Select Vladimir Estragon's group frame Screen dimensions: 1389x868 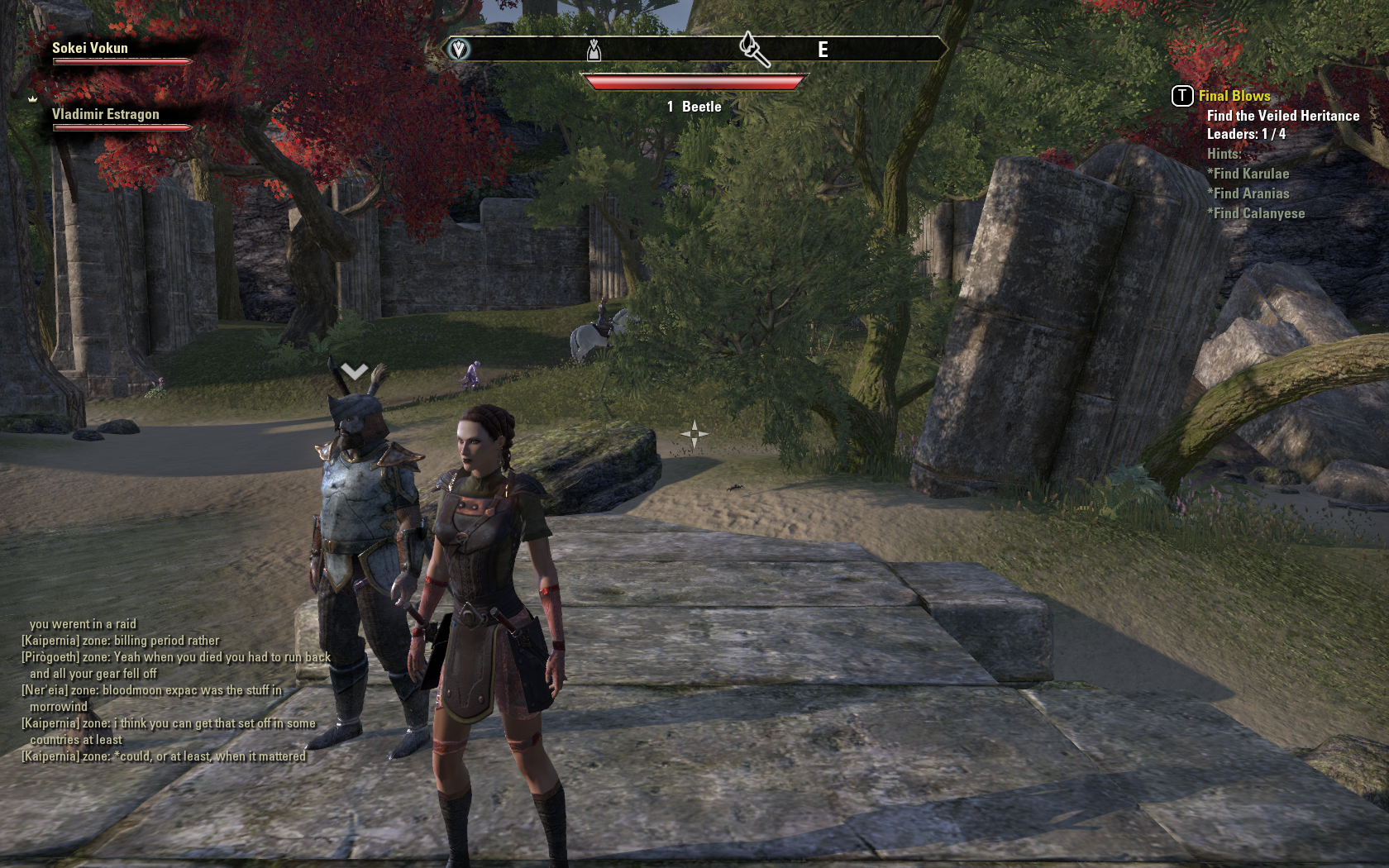(x=106, y=115)
